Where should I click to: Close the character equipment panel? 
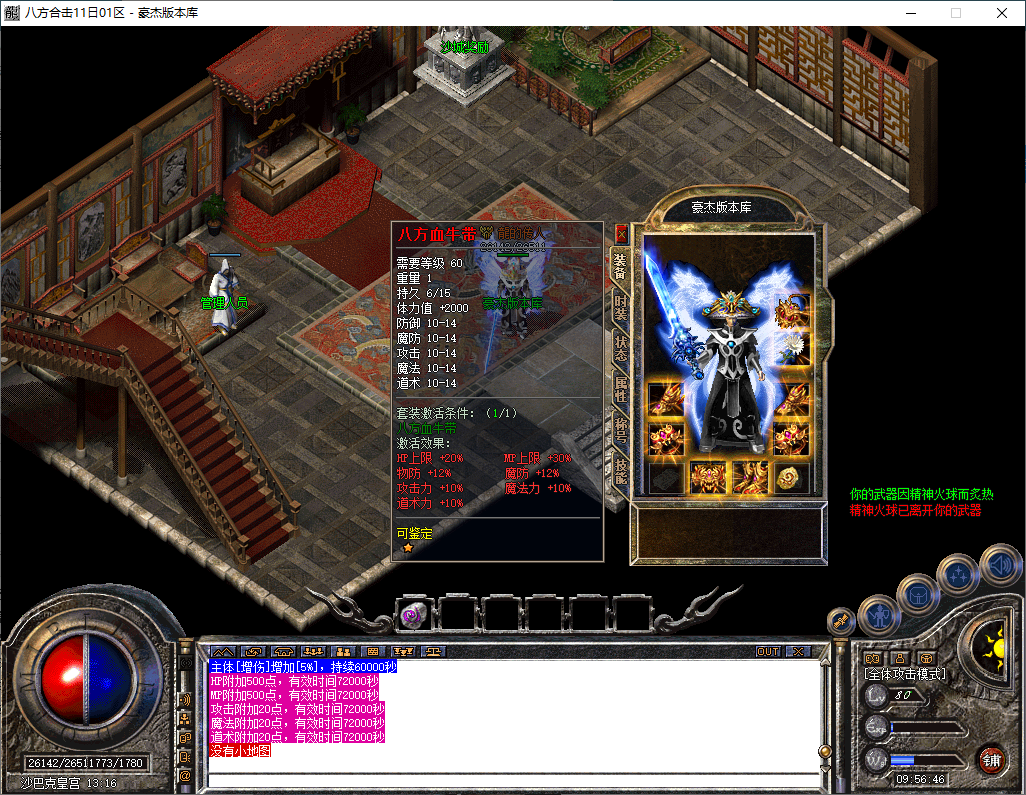click(621, 234)
